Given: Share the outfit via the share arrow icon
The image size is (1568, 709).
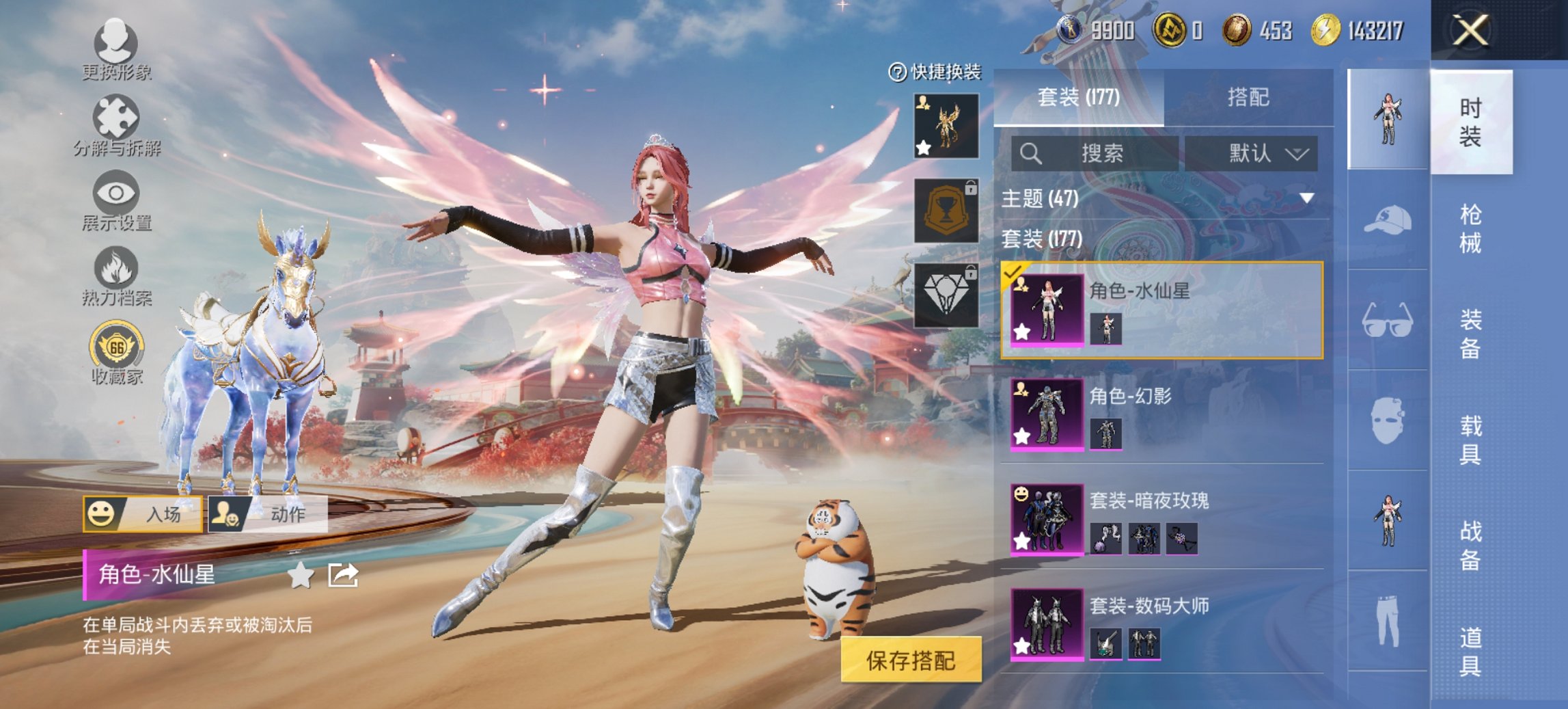Looking at the screenshot, I should coord(343,575).
